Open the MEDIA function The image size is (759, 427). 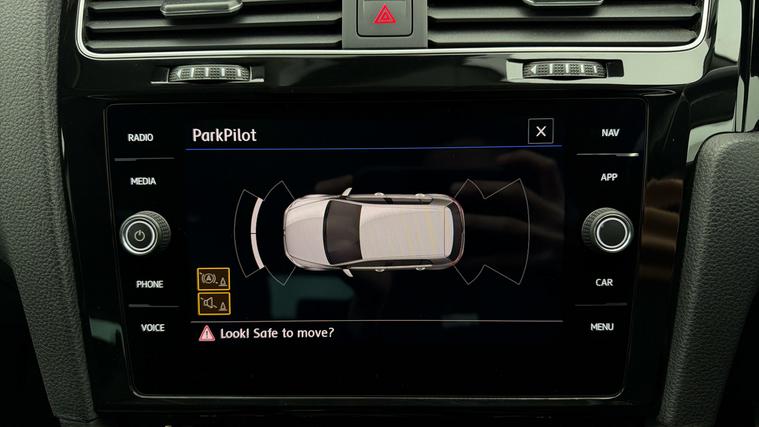(x=143, y=182)
